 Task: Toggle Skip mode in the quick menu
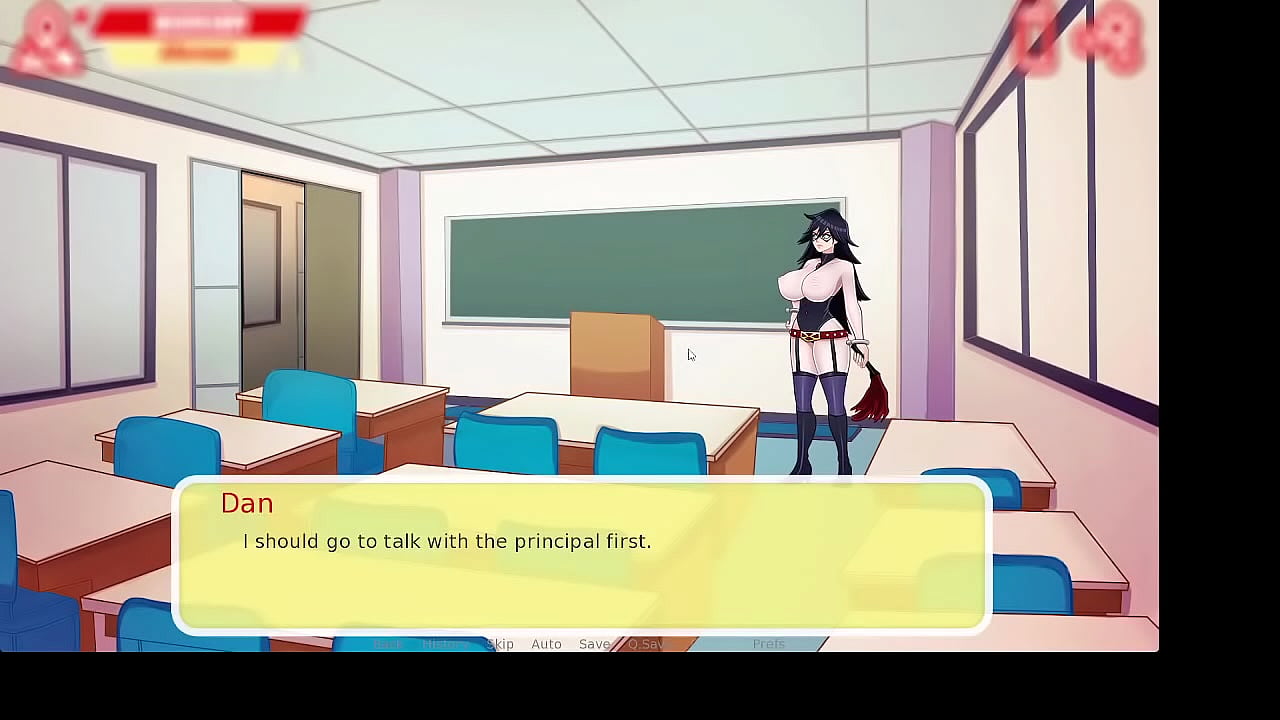[x=499, y=644]
